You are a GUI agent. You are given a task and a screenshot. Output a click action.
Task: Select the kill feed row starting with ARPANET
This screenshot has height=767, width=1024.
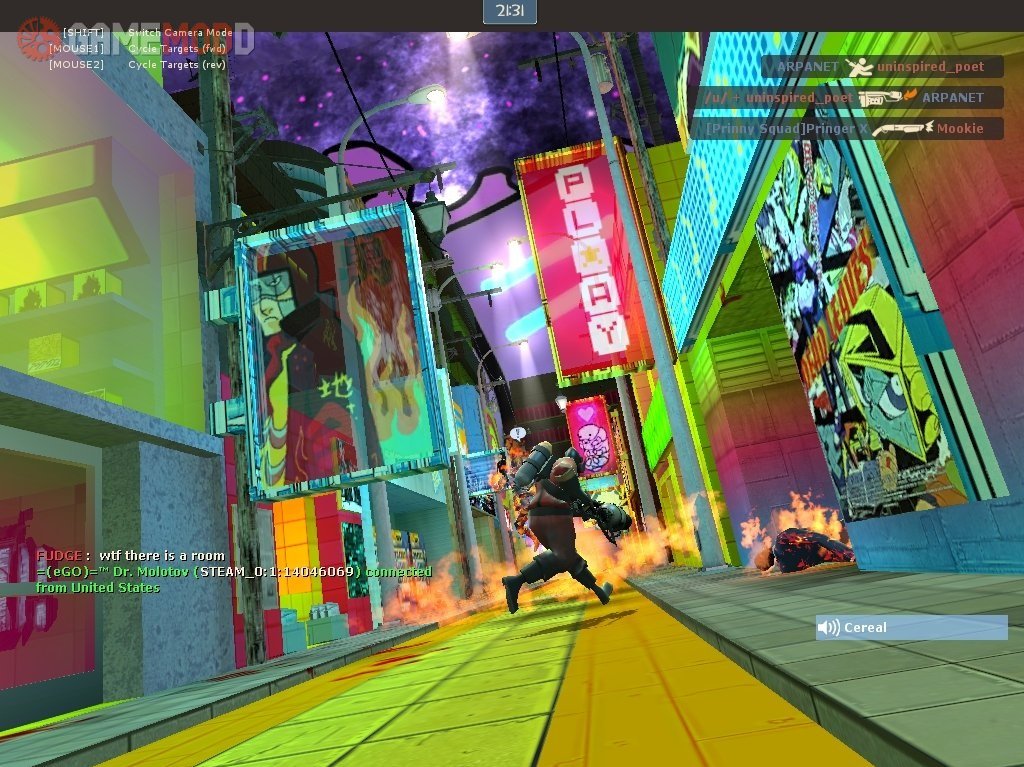tap(881, 67)
